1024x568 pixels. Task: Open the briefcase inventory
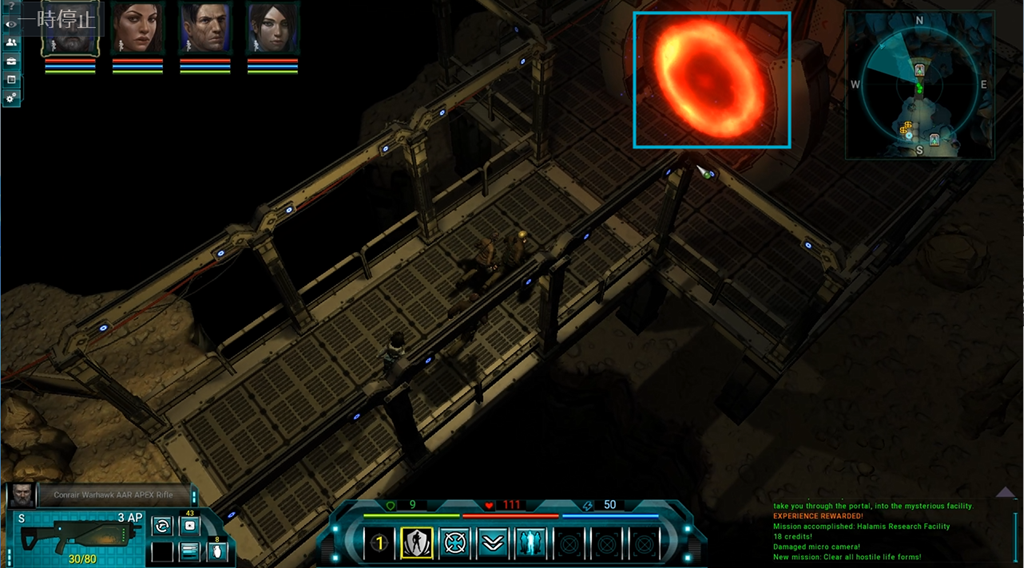11,61
